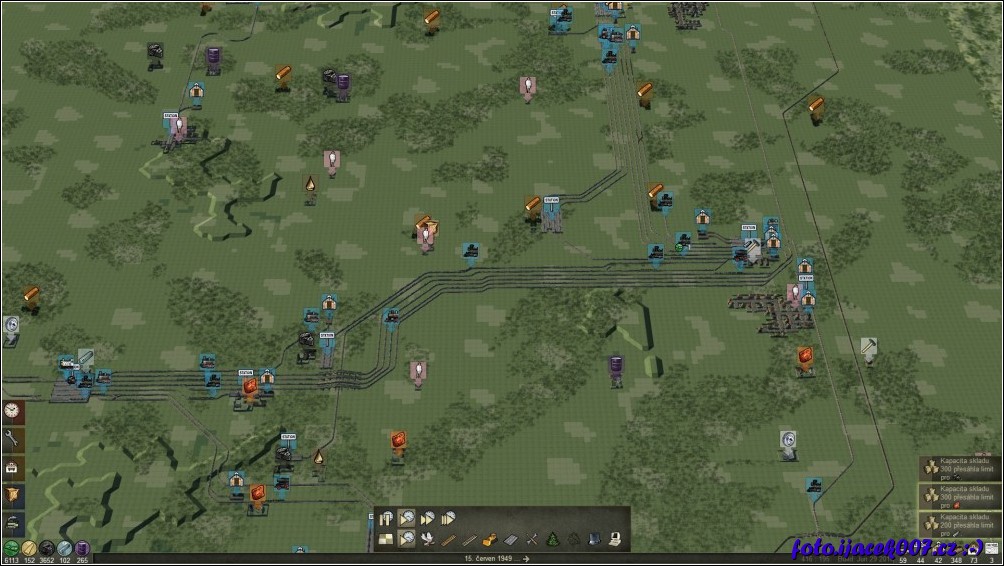The width and height of the screenshot is (1004, 566).
Task: Select the orange bulldozer tool
Action: tap(490, 539)
